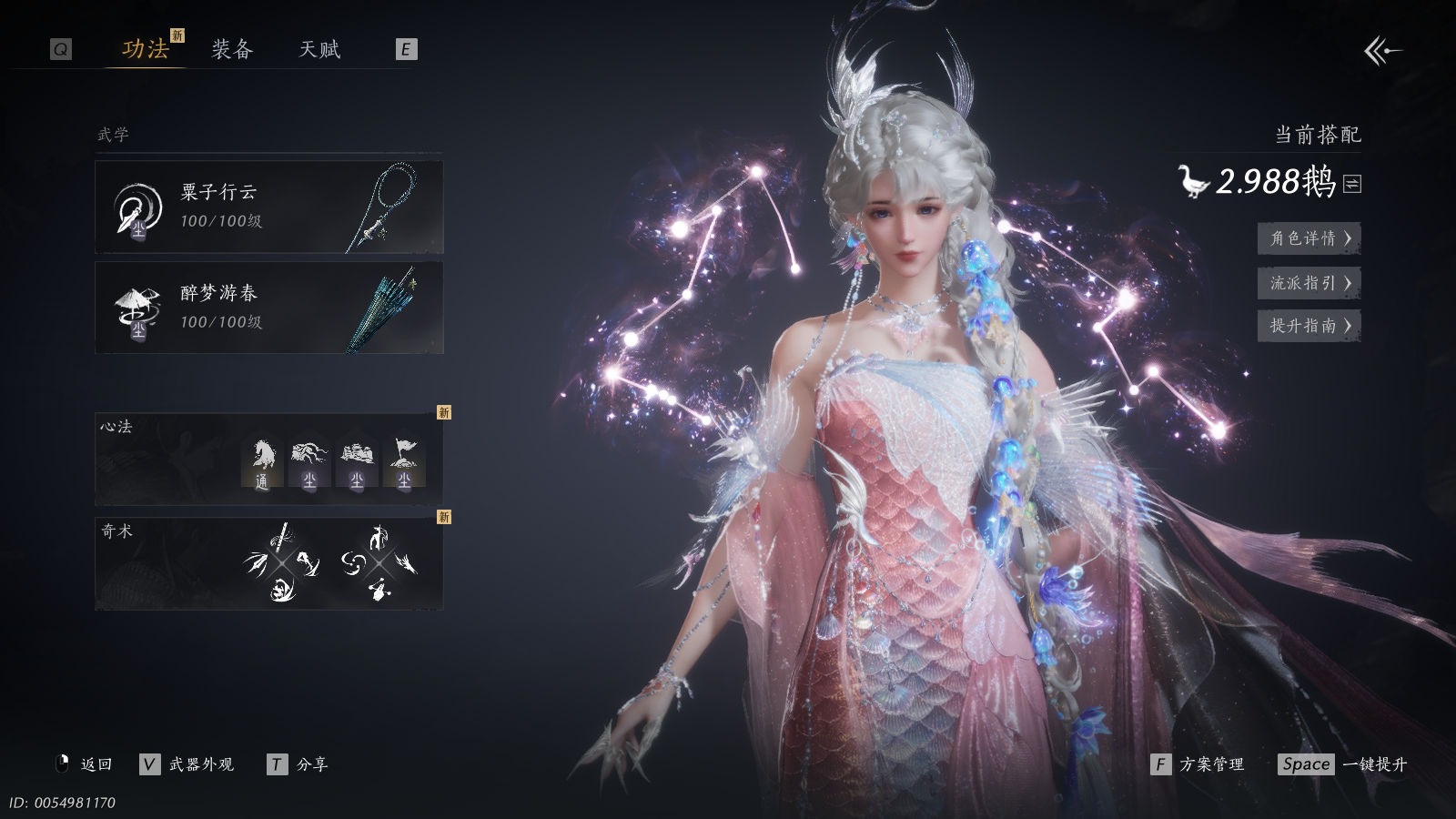Click 返回 to go back

tap(86, 764)
